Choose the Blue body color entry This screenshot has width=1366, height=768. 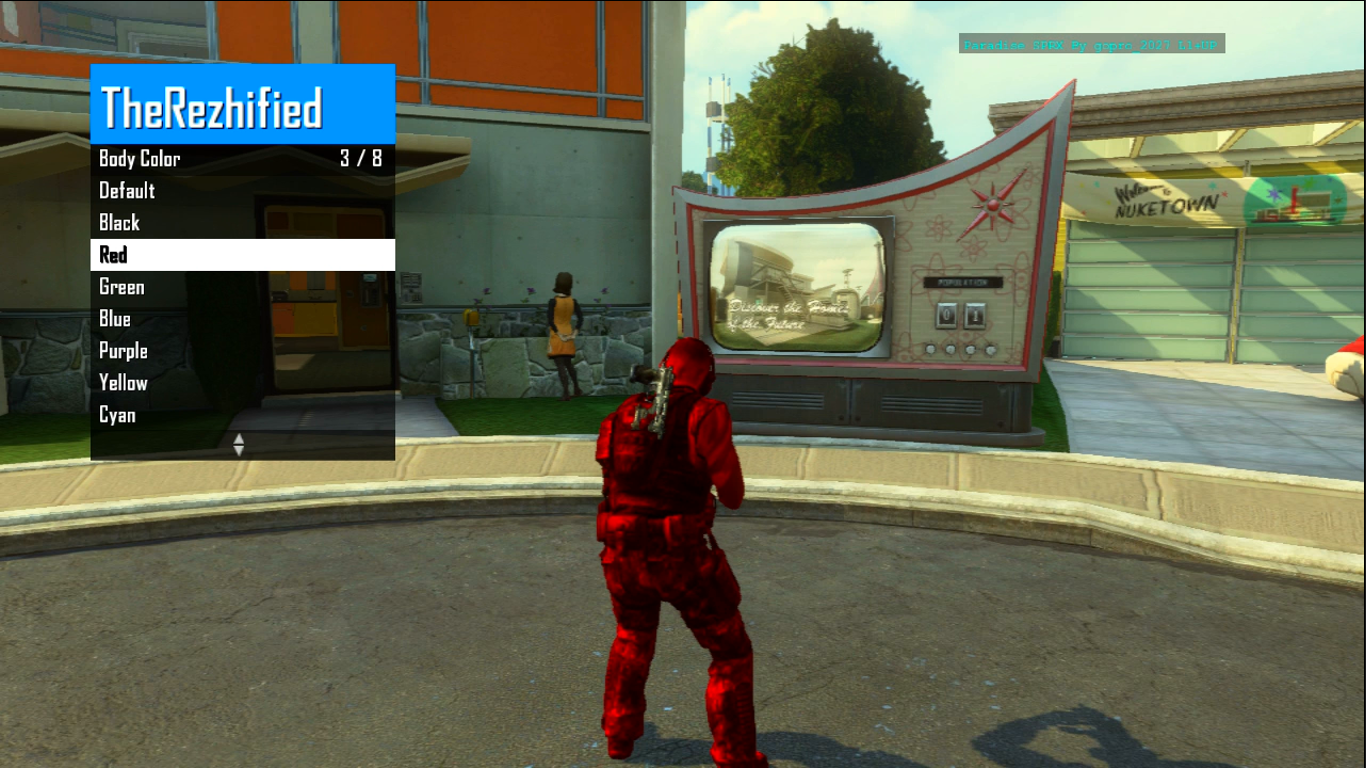(115, 319)
